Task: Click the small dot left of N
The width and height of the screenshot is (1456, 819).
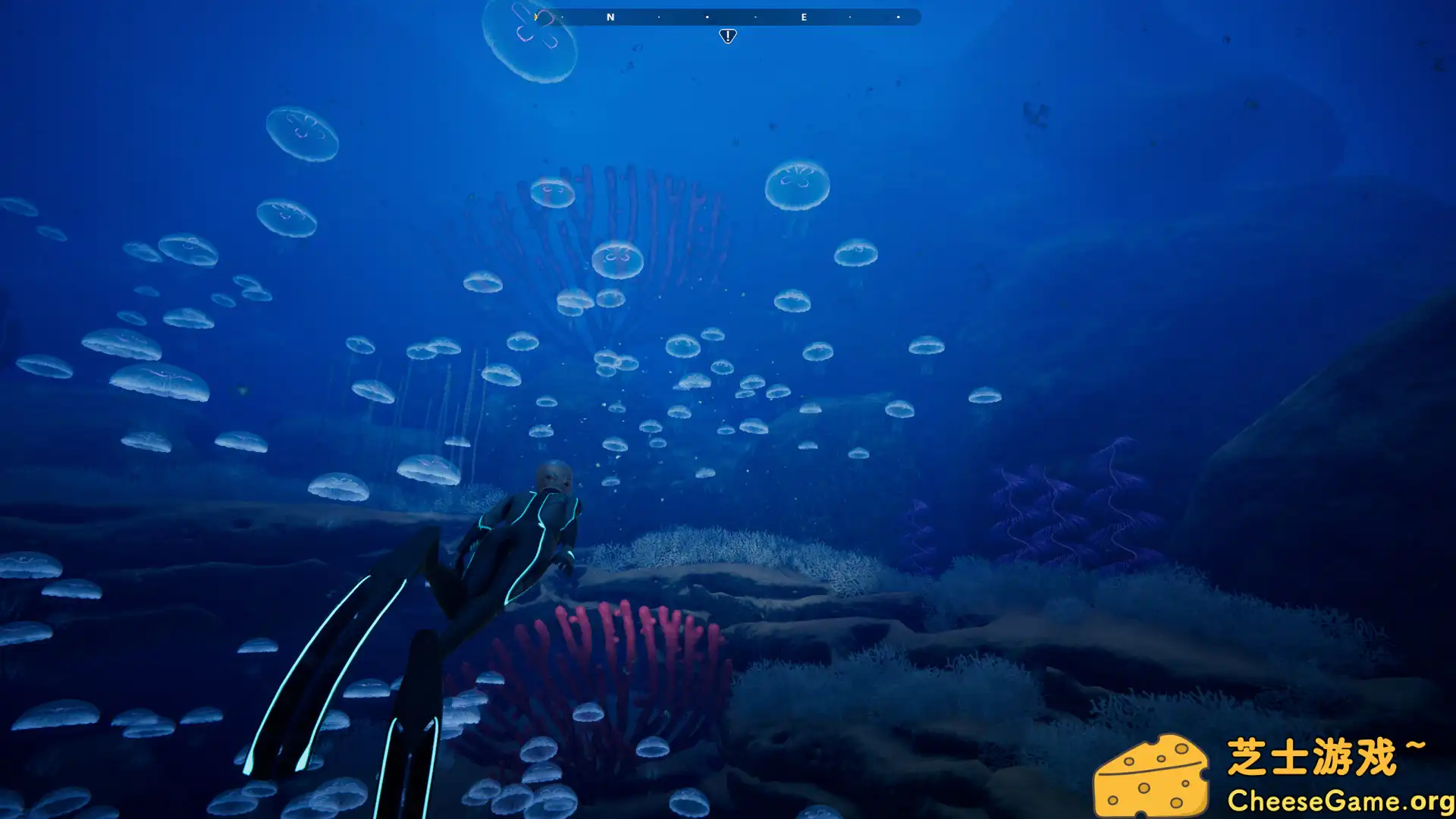Action: point(563,17)
